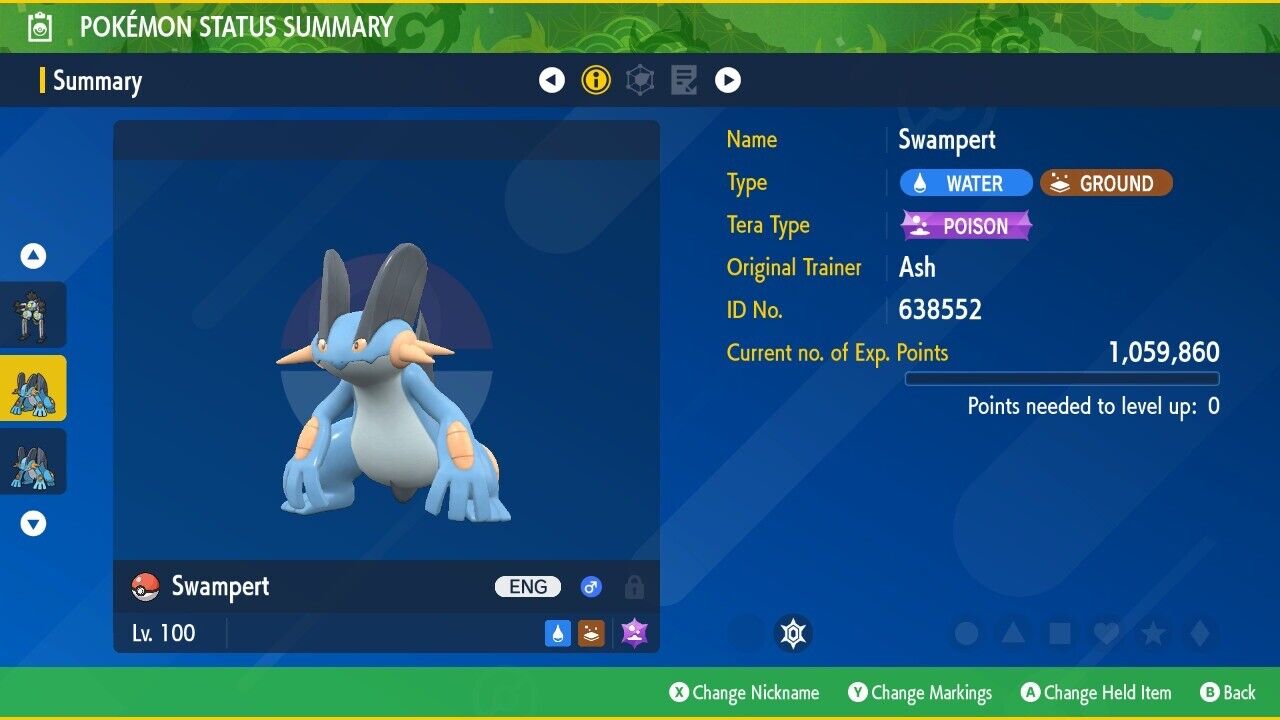Click the up arrow above the party list
Image resolution: width=1280 pixels, height=720 pixels.
coord(33,256)
